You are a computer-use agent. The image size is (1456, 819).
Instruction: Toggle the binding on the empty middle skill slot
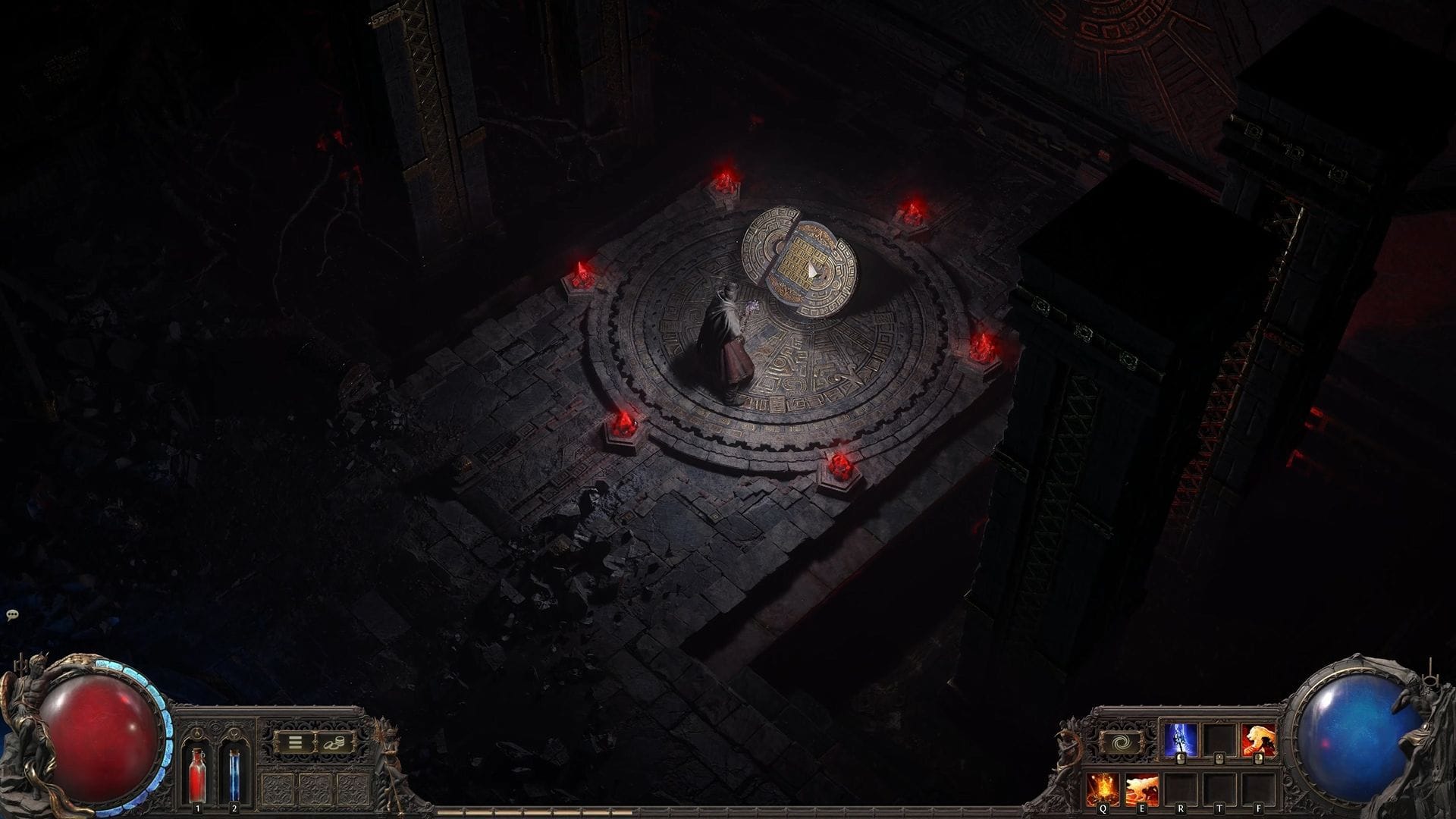(1219, 759)
